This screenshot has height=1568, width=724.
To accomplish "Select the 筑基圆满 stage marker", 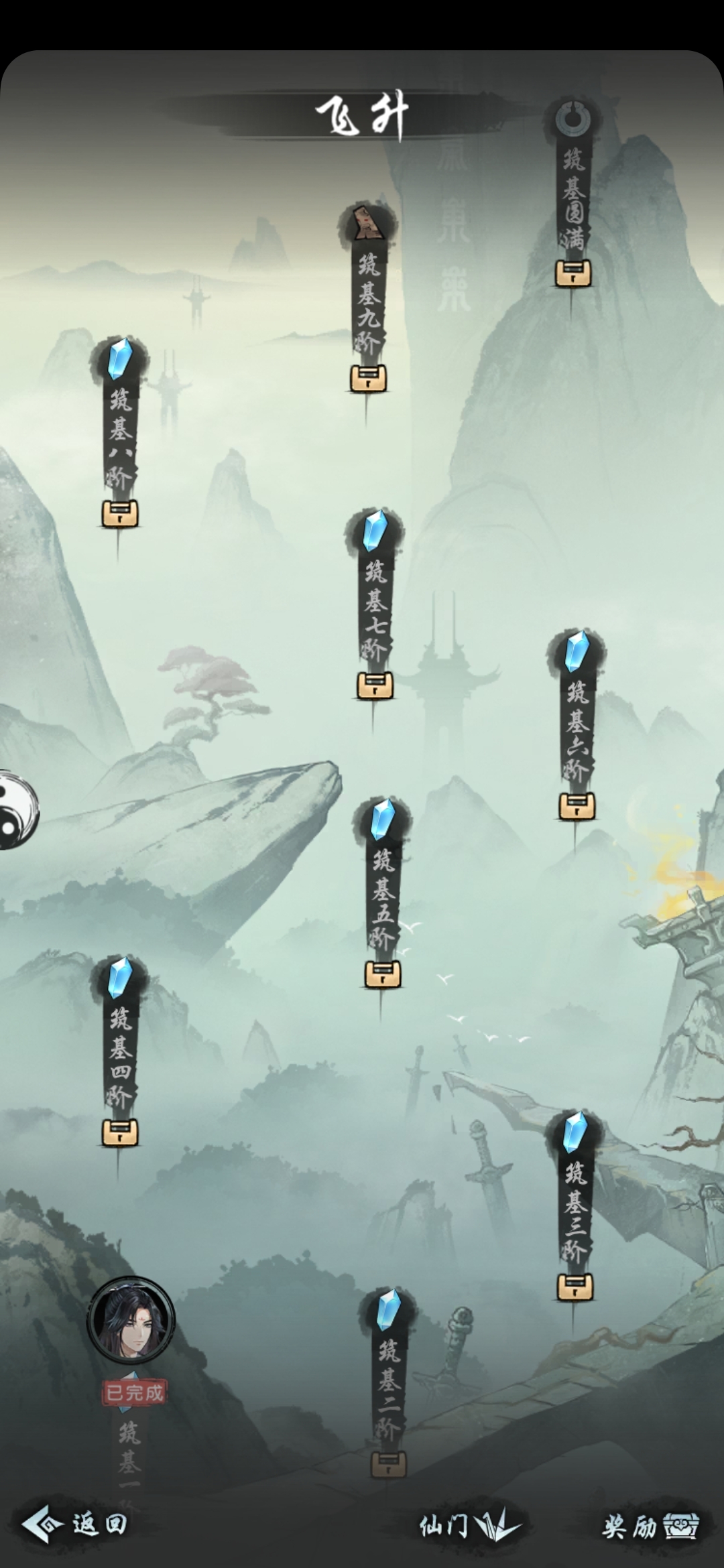I will click(x=573, y=198).
